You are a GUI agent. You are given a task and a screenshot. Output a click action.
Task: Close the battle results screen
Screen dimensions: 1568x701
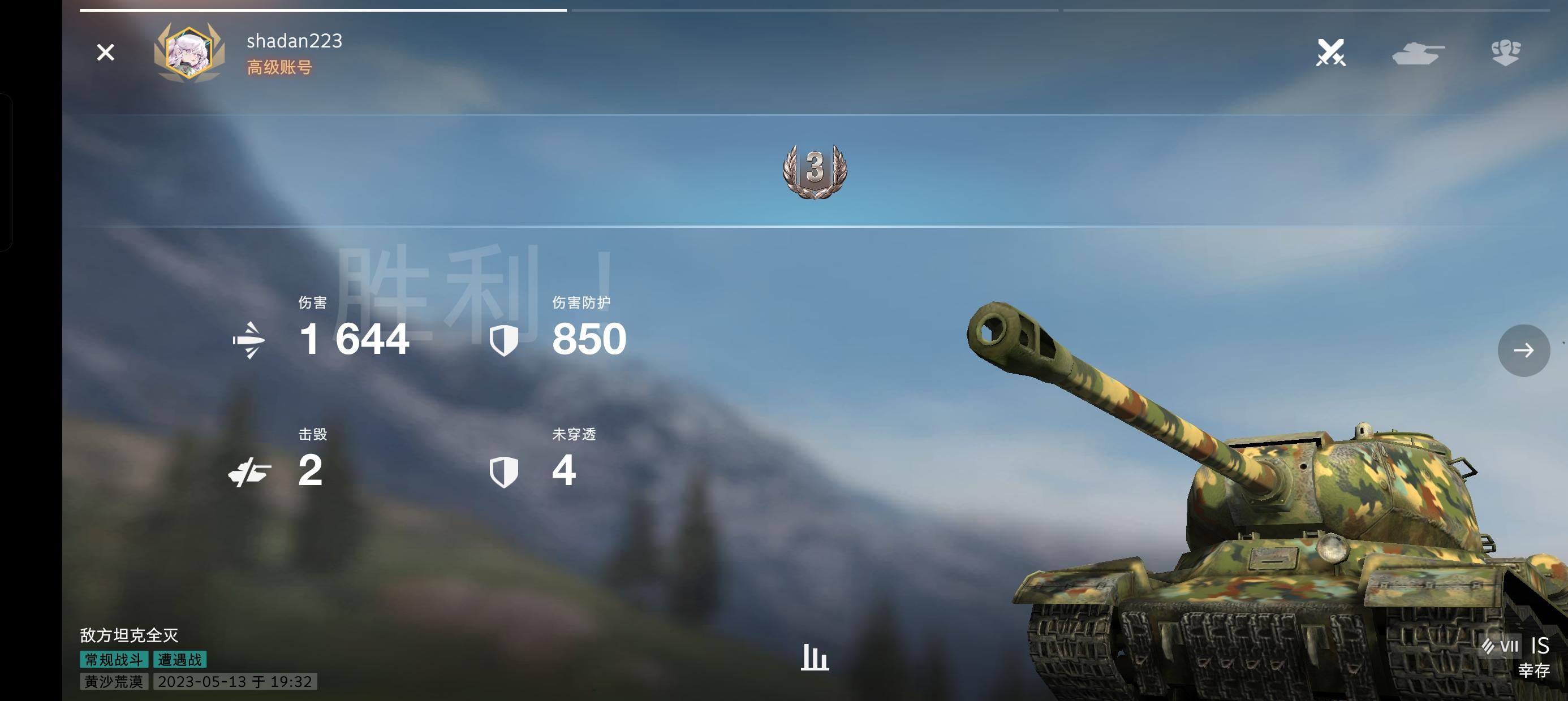point(105,53)
